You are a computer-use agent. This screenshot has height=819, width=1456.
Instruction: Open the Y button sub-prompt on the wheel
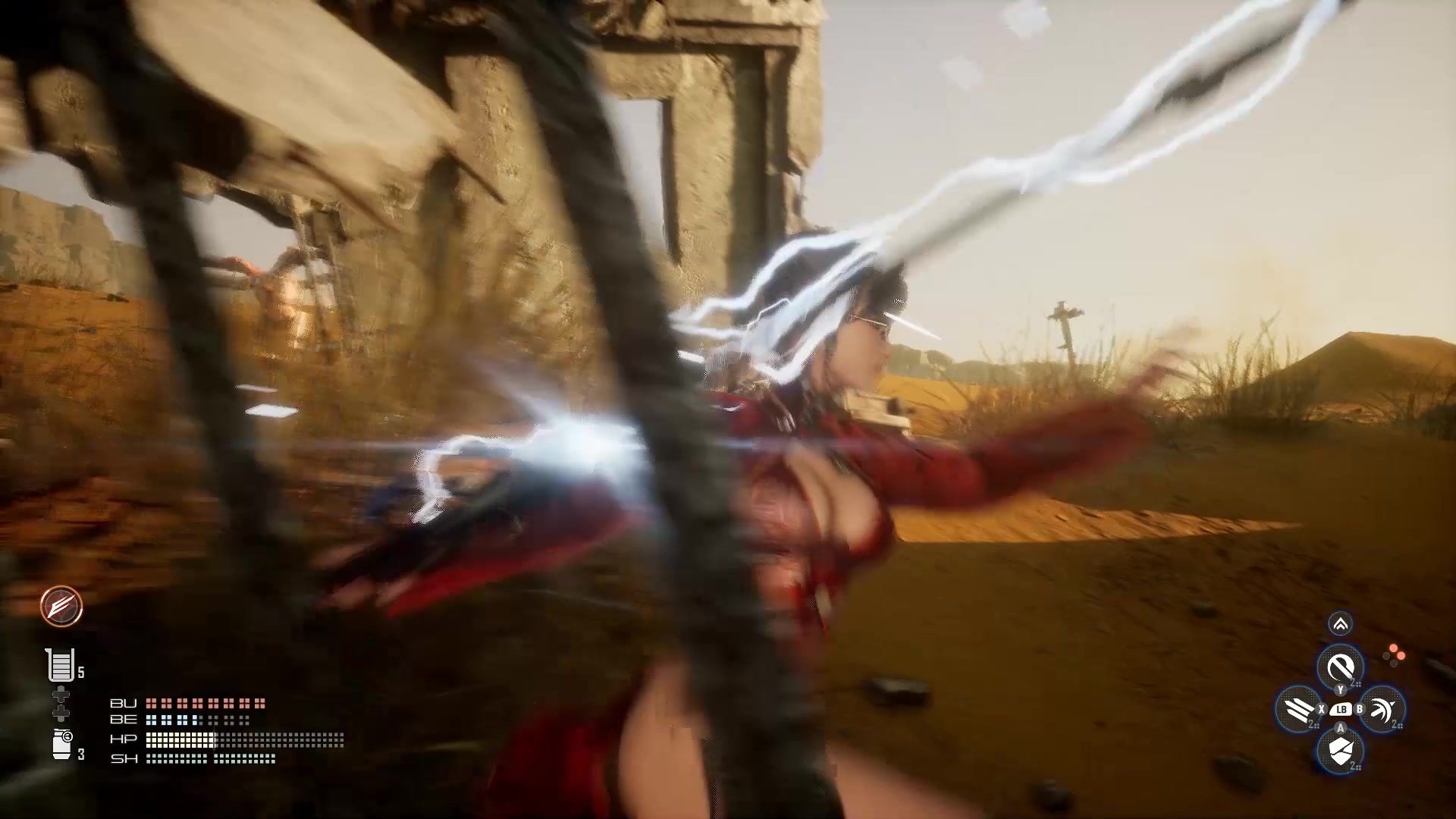(1340, 689)
